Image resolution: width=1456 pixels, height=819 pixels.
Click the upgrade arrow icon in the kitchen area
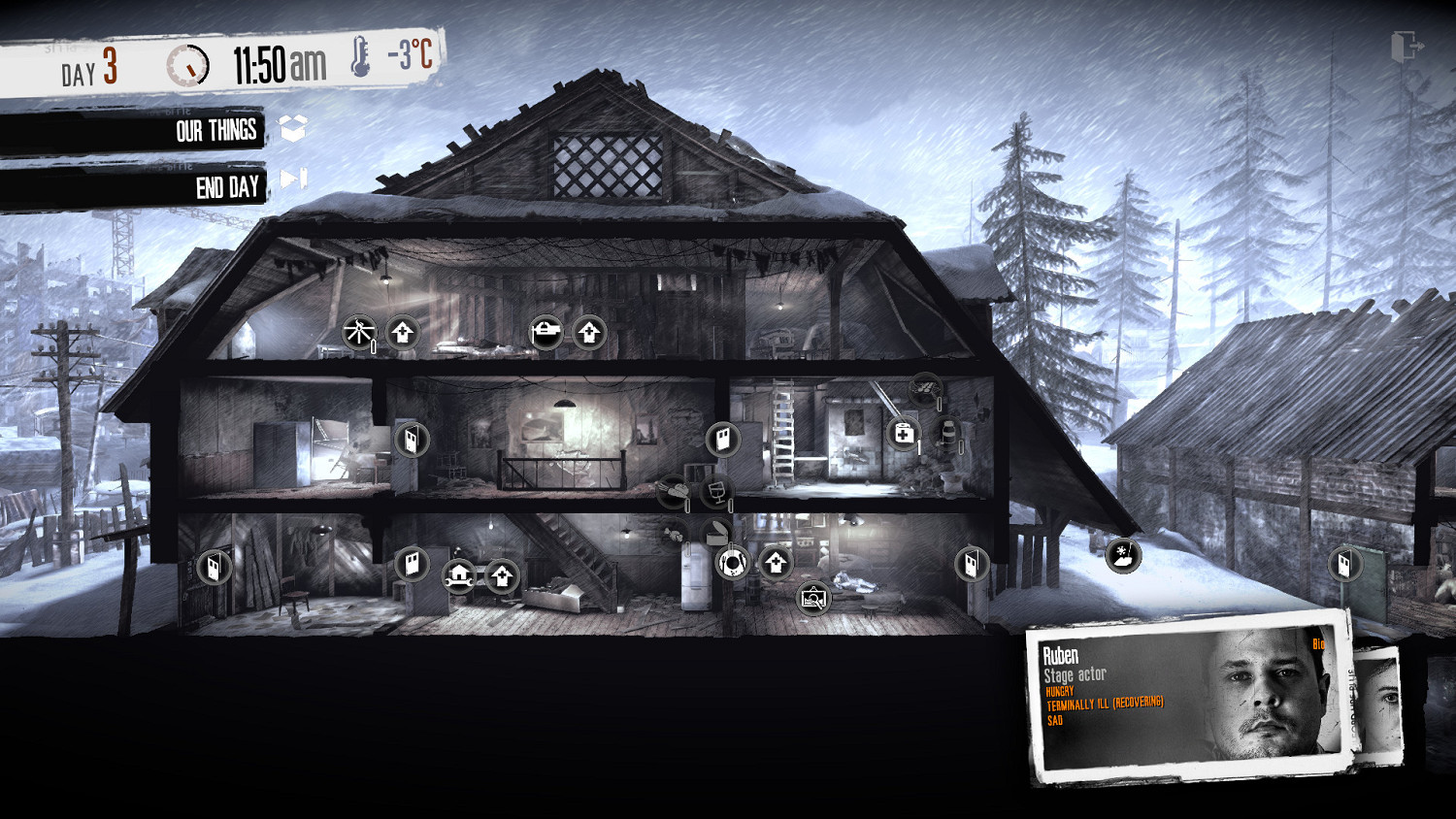(775, 561)
